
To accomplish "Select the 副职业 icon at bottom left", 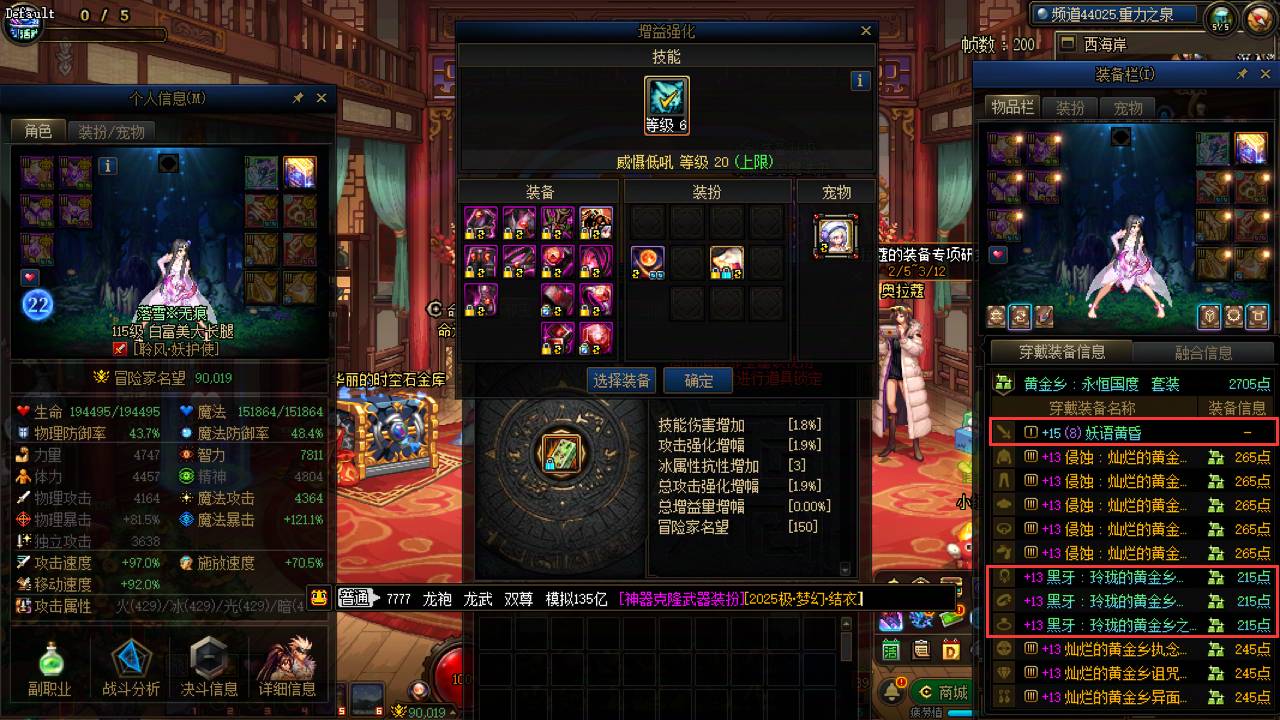I will (50, 662).
